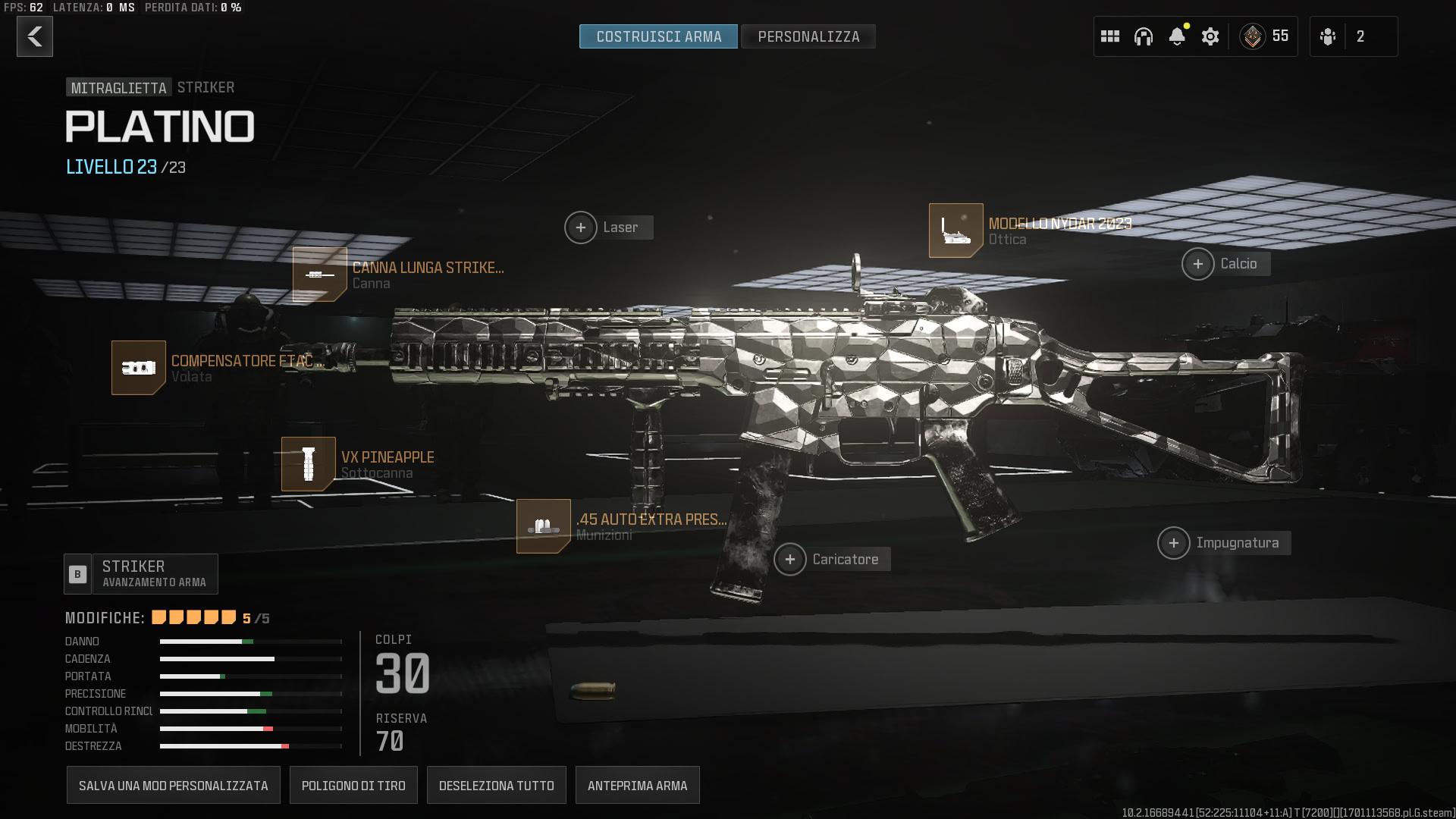Open settings via the gear icon
This screenshot has width=1456, height=819.
[1210, 36]
